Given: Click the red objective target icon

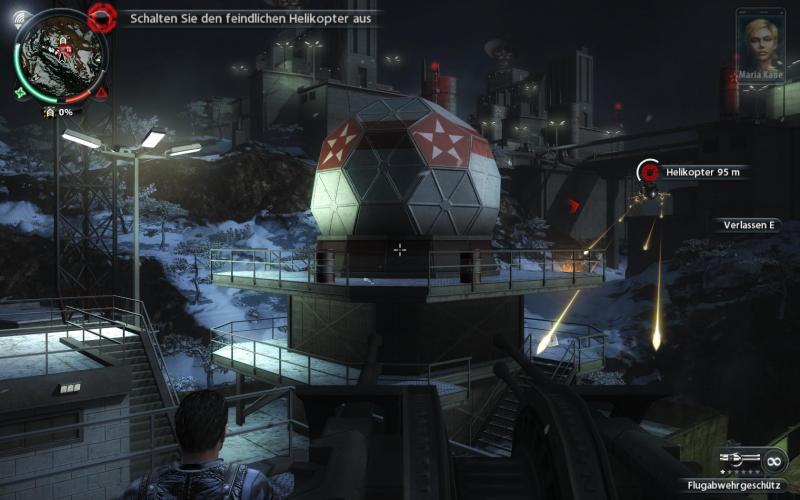Looking at the screenshot, I should (x=102, y=16).
